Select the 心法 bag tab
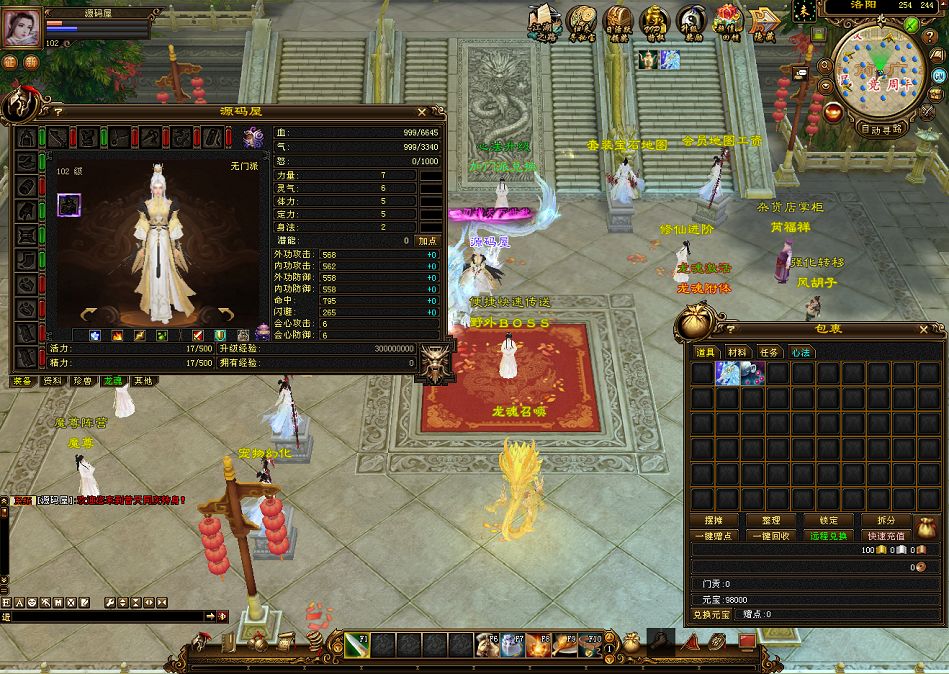This screenshot has height=674, width=949. coord(800,352)
